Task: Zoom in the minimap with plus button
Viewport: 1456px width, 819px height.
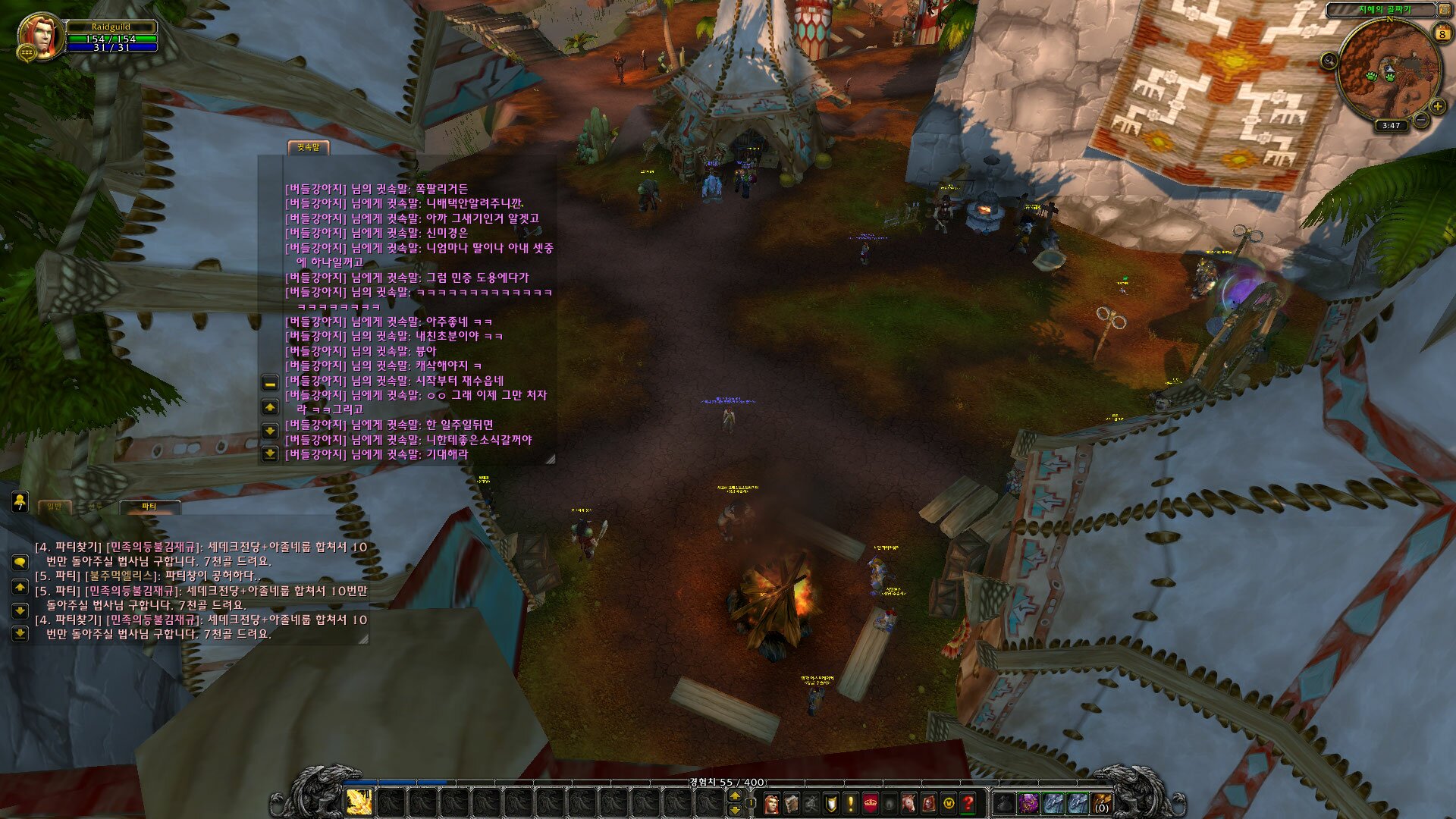Action: (1437, 107)
